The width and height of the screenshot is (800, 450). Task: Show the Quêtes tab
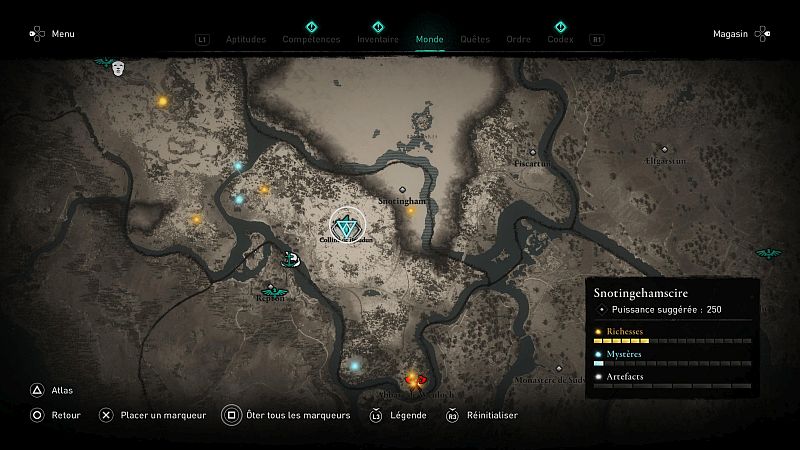pyautogui.click(x=475, y=40)
